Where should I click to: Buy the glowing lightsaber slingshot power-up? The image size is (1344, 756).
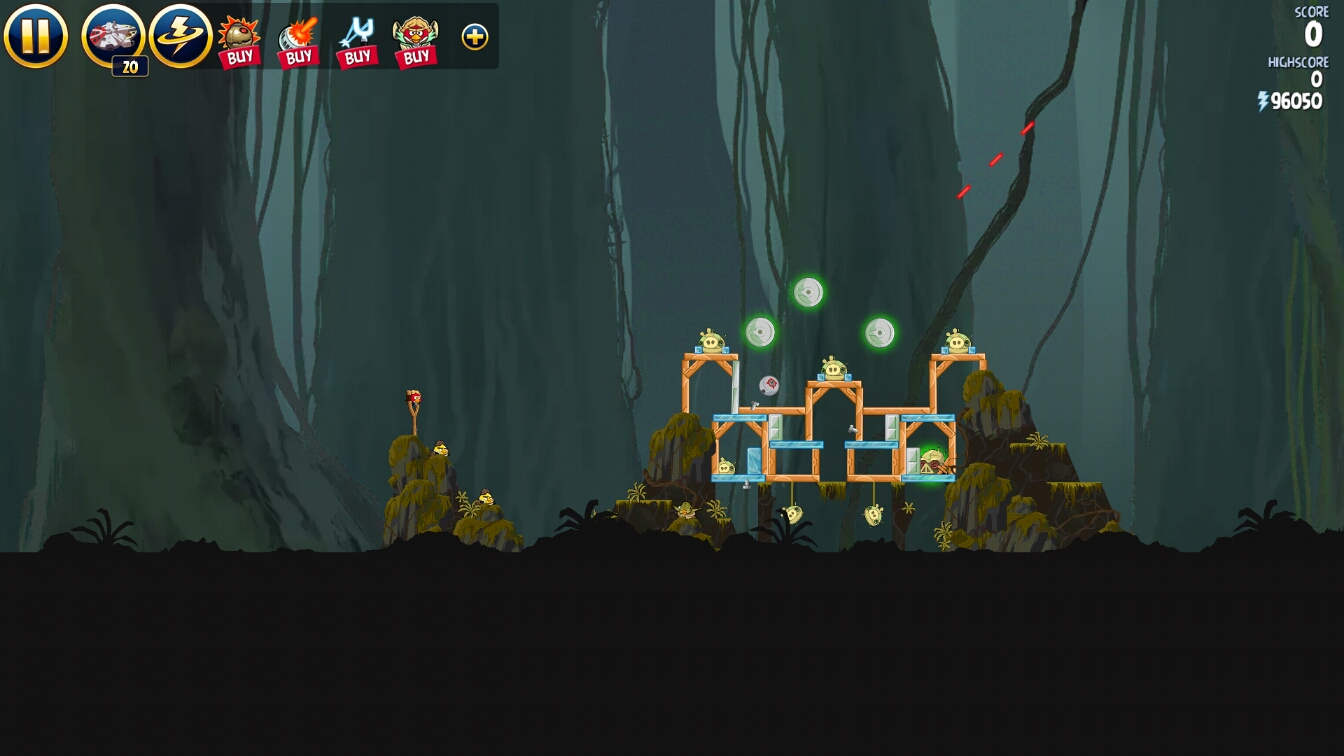357,42
